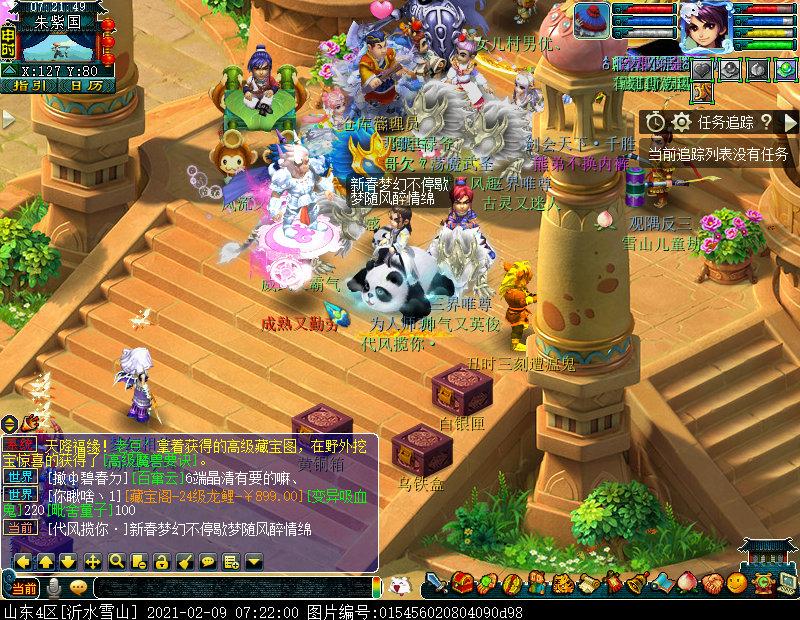Viewport: 800px width, 620px height.
Task: Toggle the chat lock button
Action: click(x=163, y=561)
